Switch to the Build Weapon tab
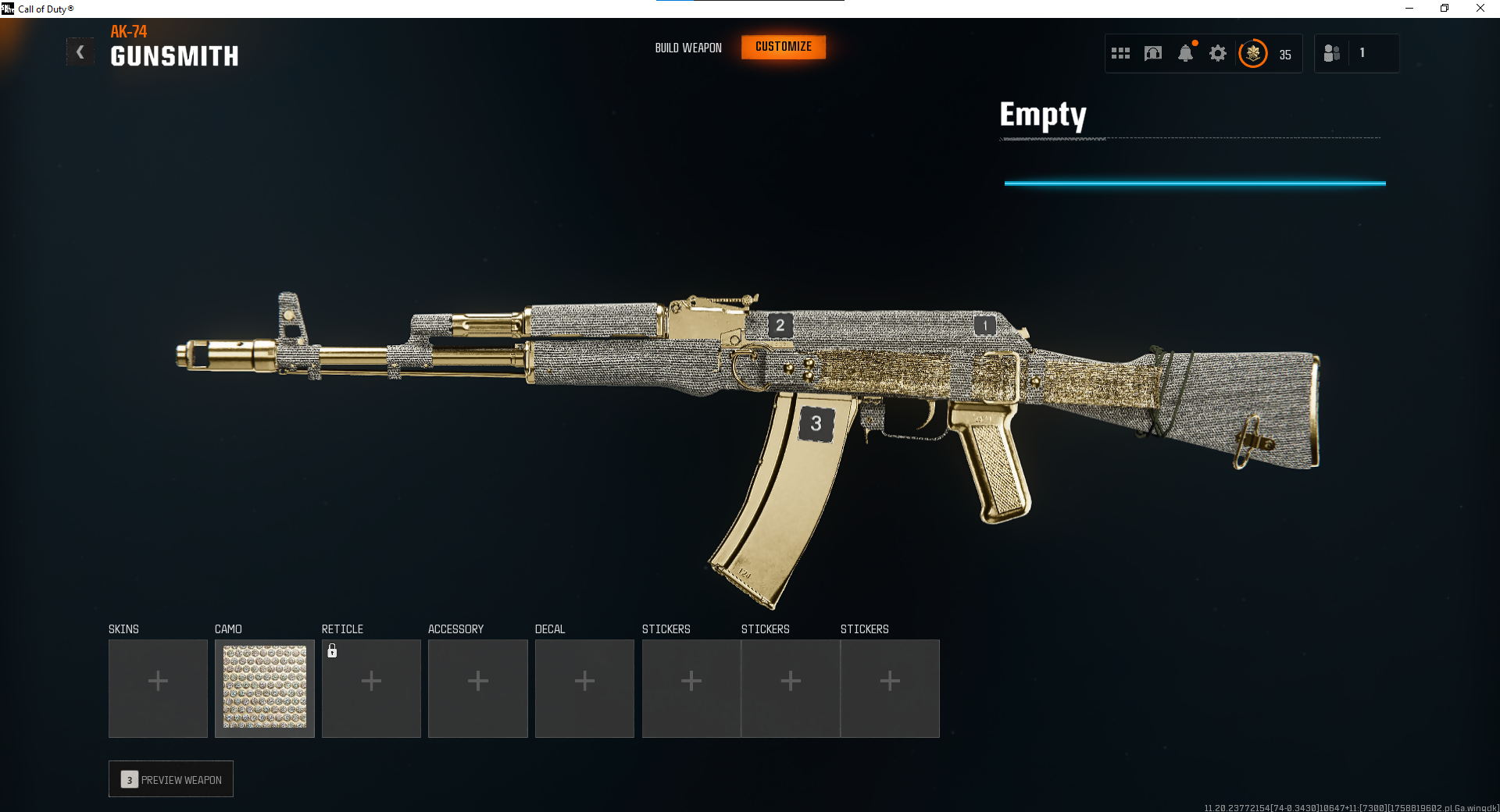Image resolution: width=1500 pixels, height=812 pixels. coord(687,48)
